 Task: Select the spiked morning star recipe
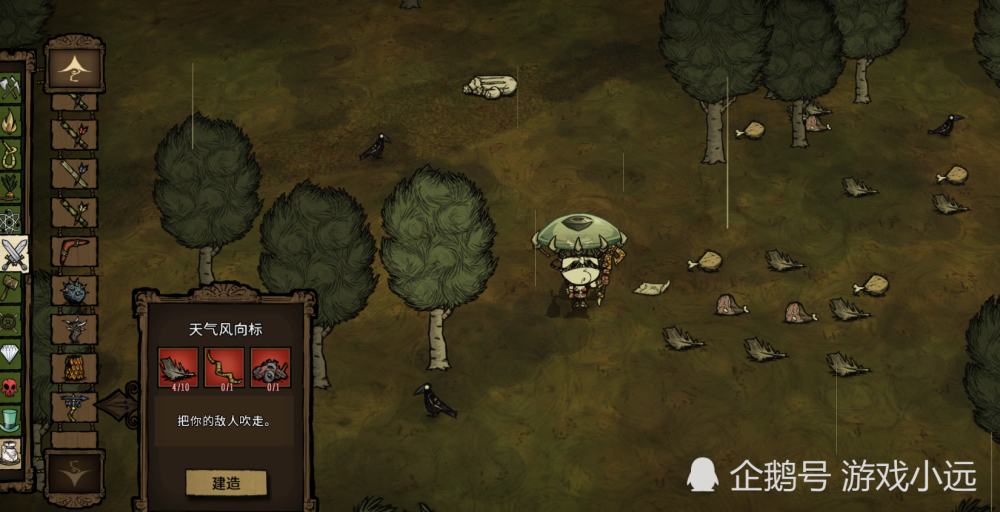tap(75, 290)
